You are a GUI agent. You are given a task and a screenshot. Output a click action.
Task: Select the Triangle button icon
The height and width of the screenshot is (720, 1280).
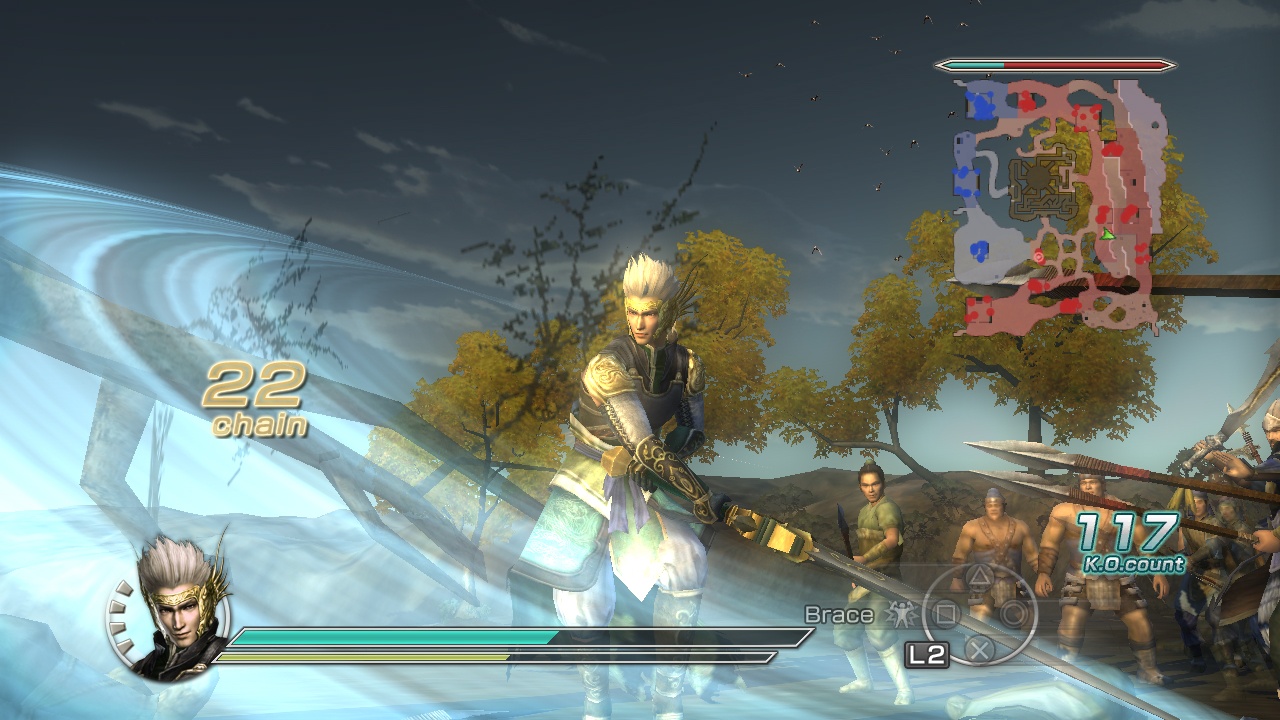979,576
